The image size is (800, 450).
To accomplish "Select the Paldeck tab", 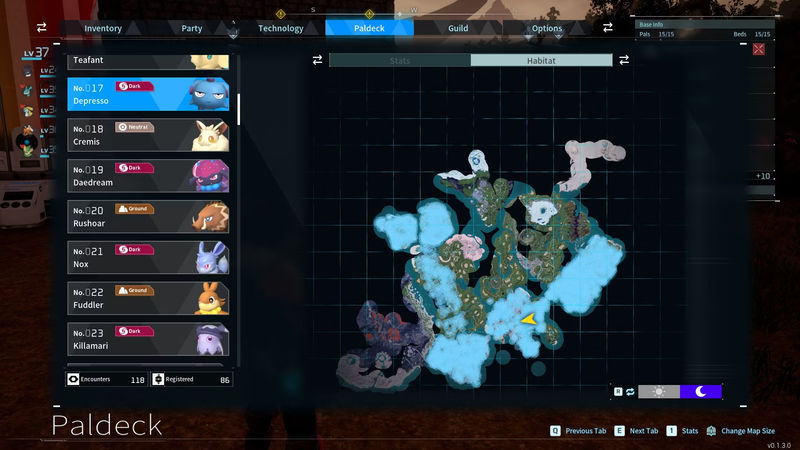I will coord(369,28).
